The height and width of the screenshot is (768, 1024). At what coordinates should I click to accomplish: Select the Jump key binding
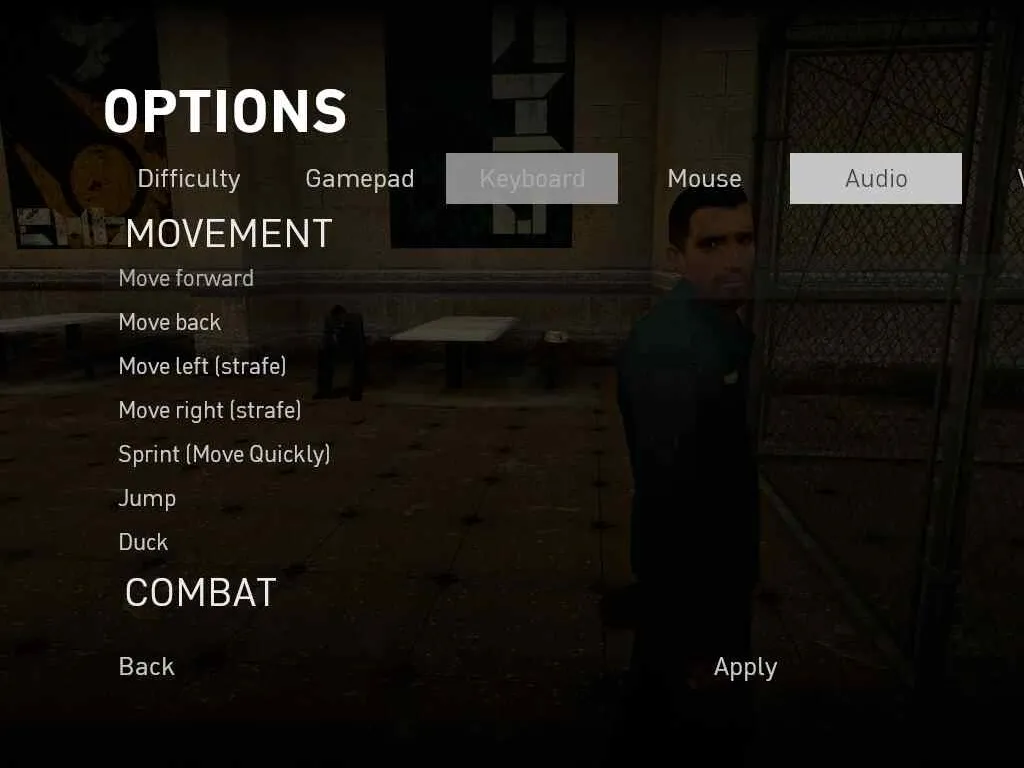click(x=147, y=498)
